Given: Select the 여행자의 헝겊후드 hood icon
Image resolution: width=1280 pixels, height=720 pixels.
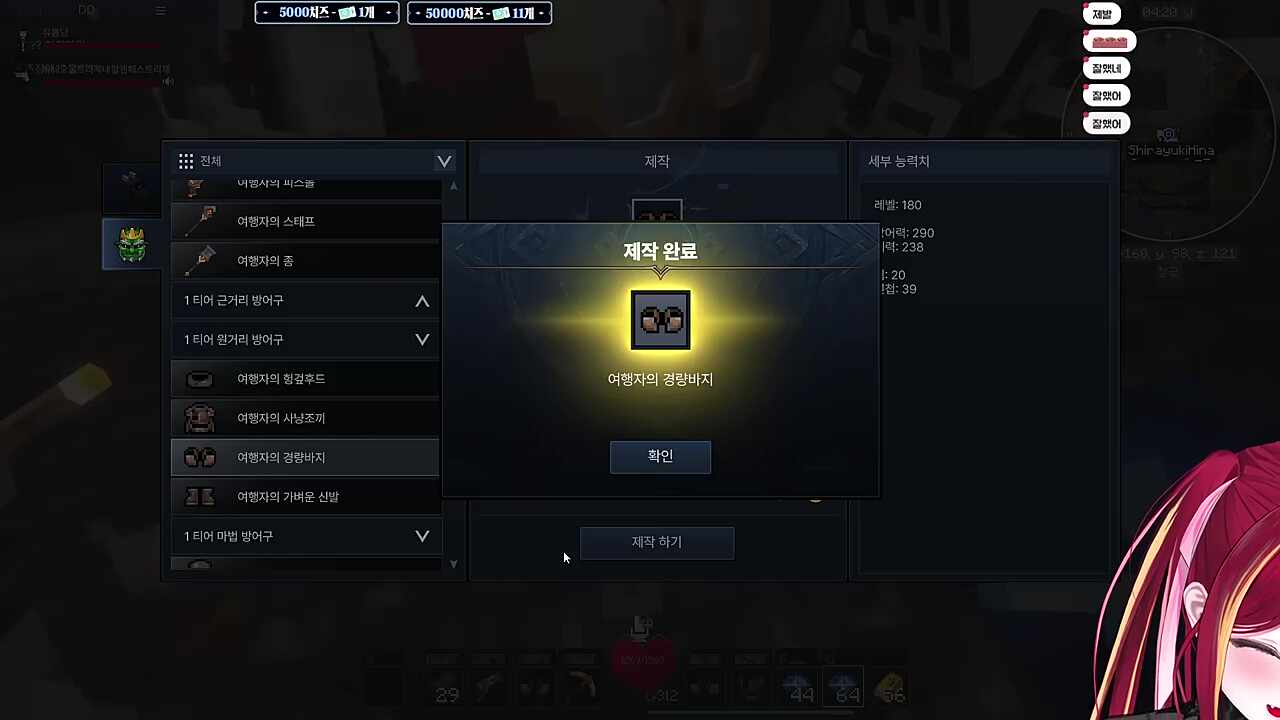Looking at the screenshot, I should point(199,378).
